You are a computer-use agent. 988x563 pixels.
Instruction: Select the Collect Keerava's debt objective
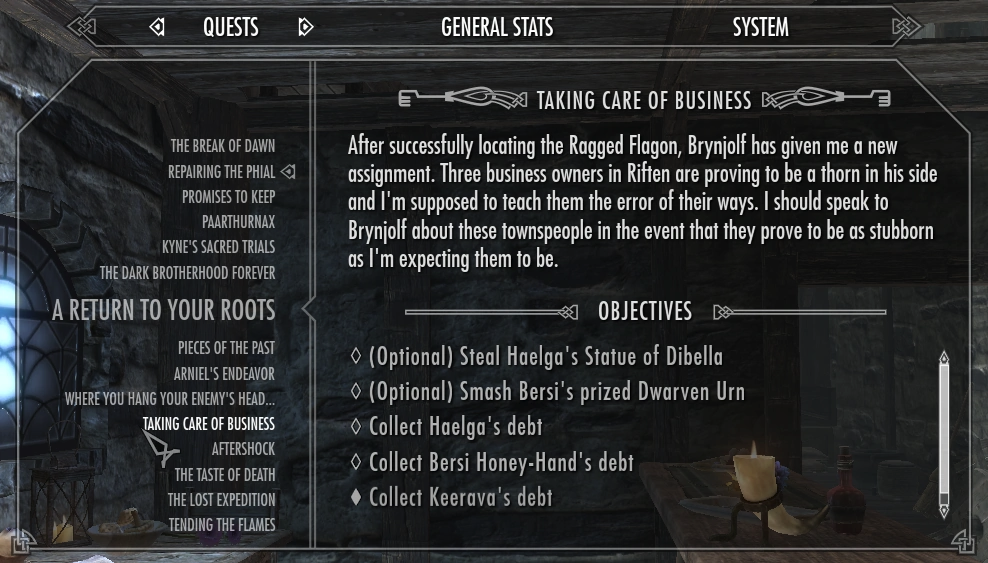point(460,497)
